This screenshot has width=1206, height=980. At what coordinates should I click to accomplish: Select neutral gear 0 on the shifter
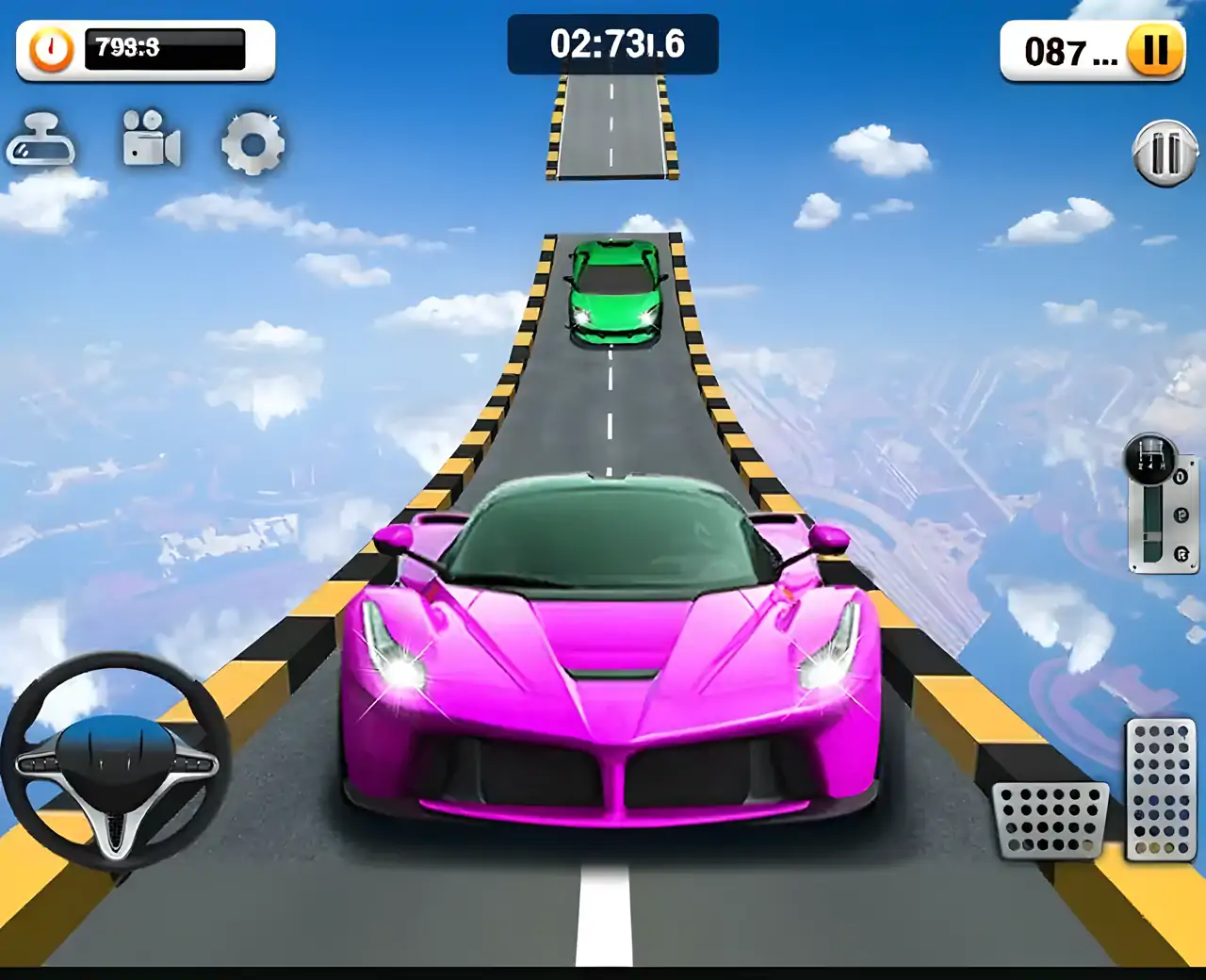coord(1181,477)
